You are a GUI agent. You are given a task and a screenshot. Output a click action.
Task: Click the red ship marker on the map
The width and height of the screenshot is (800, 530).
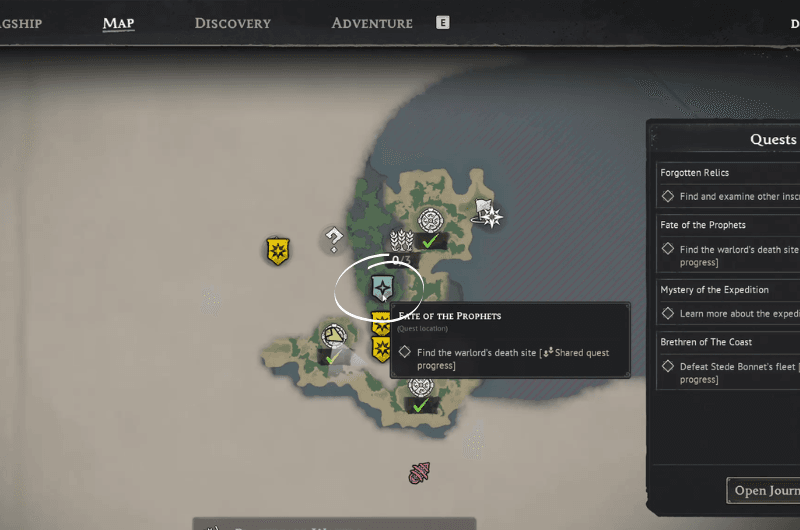coord(420,473)
